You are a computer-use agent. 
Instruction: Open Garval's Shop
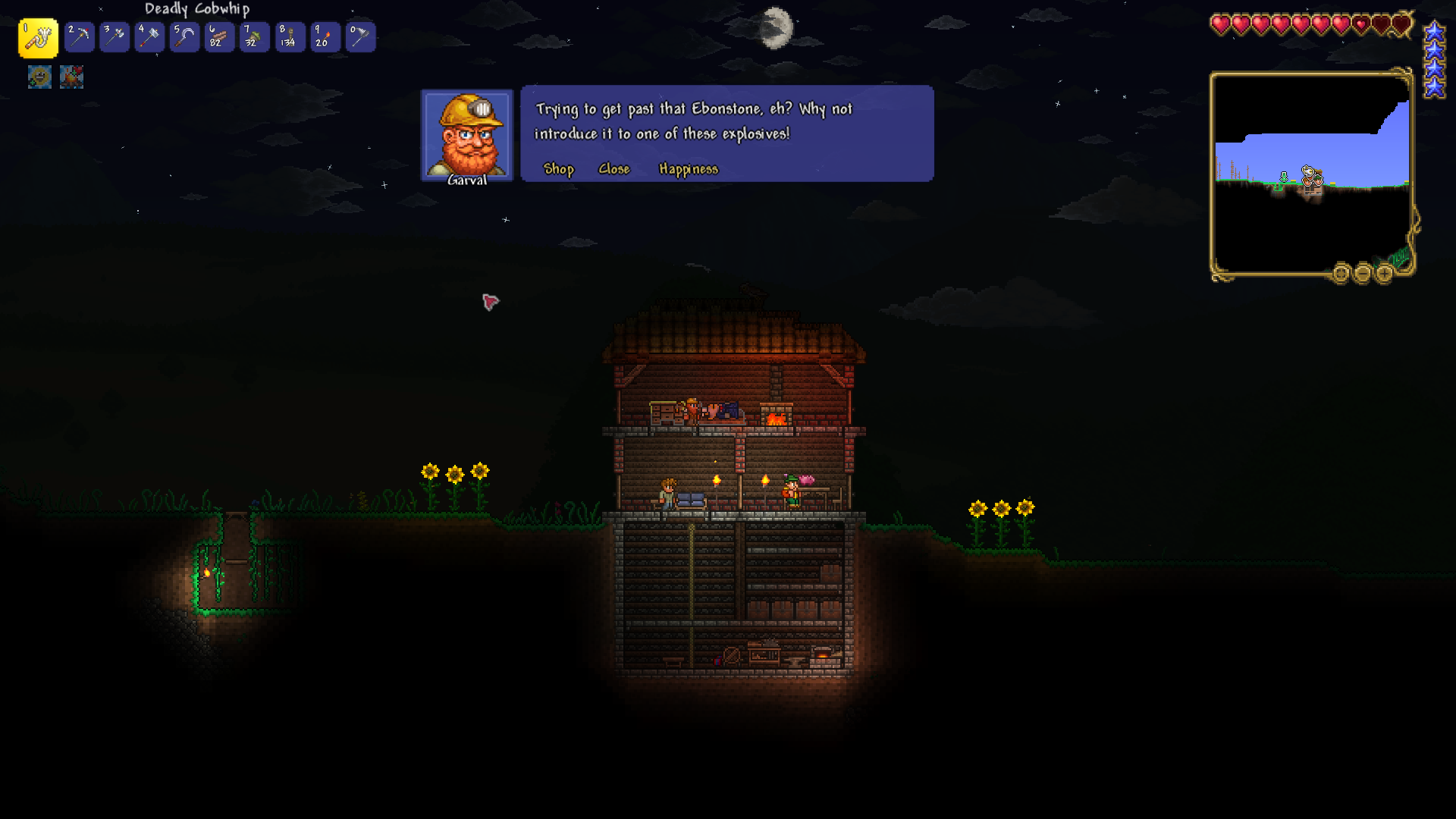[x=559, y=169]
